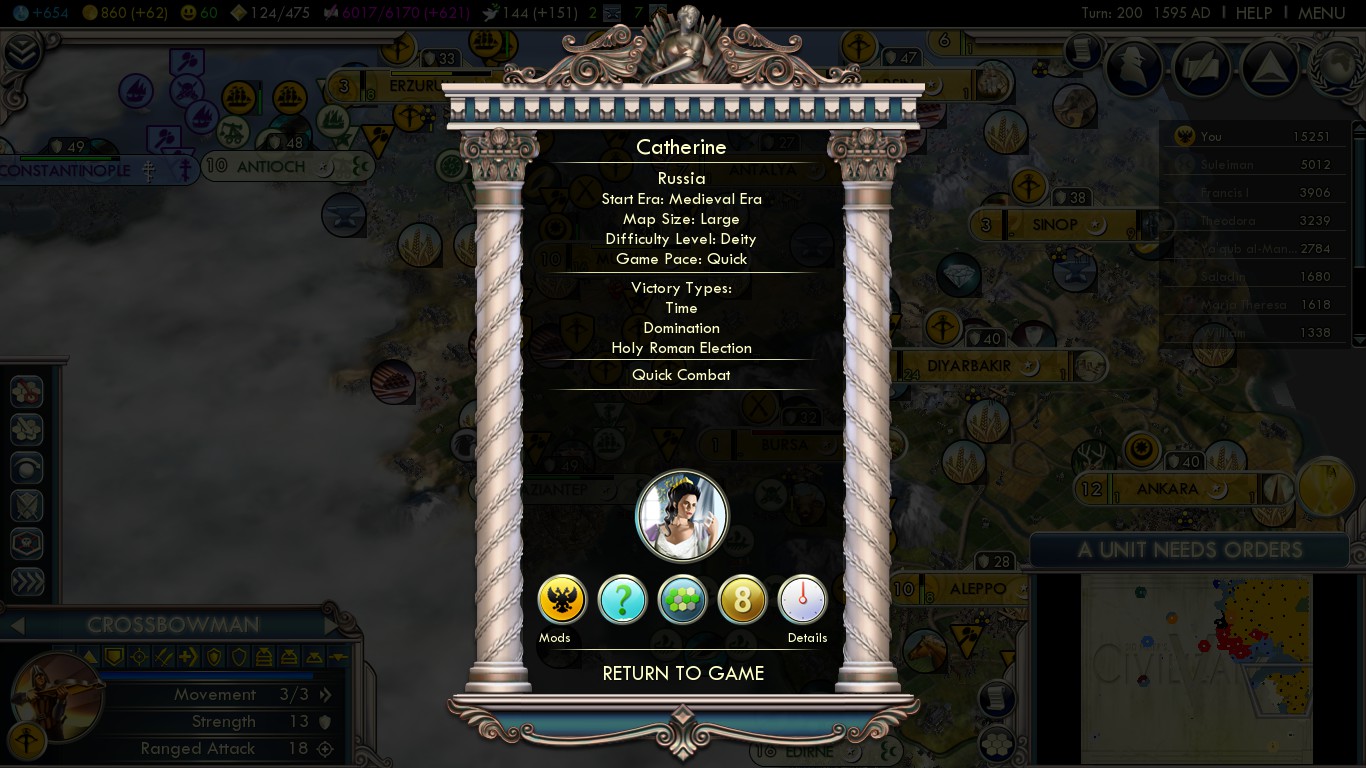Open the Mods double-headed eagle icon

(x=562, y=600)
